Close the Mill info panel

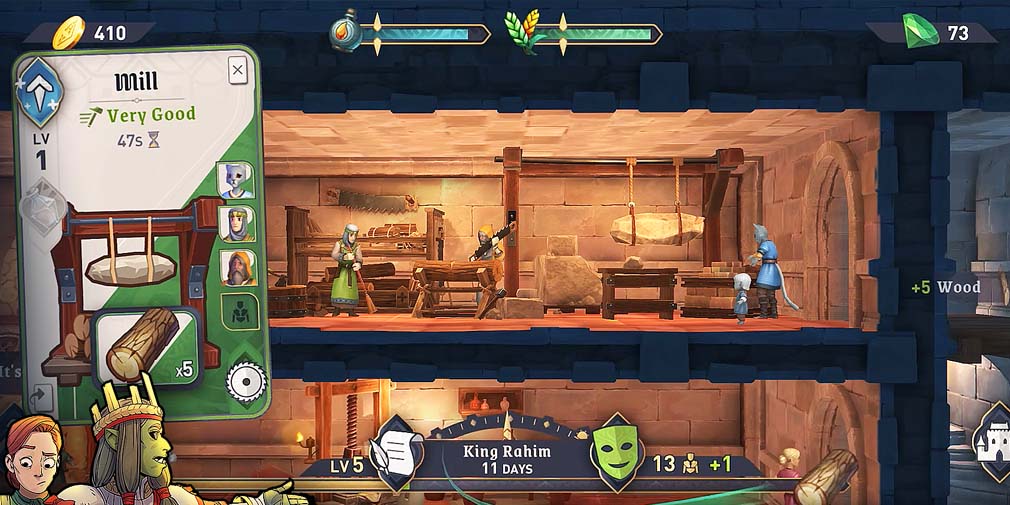[x=237, y=70]
